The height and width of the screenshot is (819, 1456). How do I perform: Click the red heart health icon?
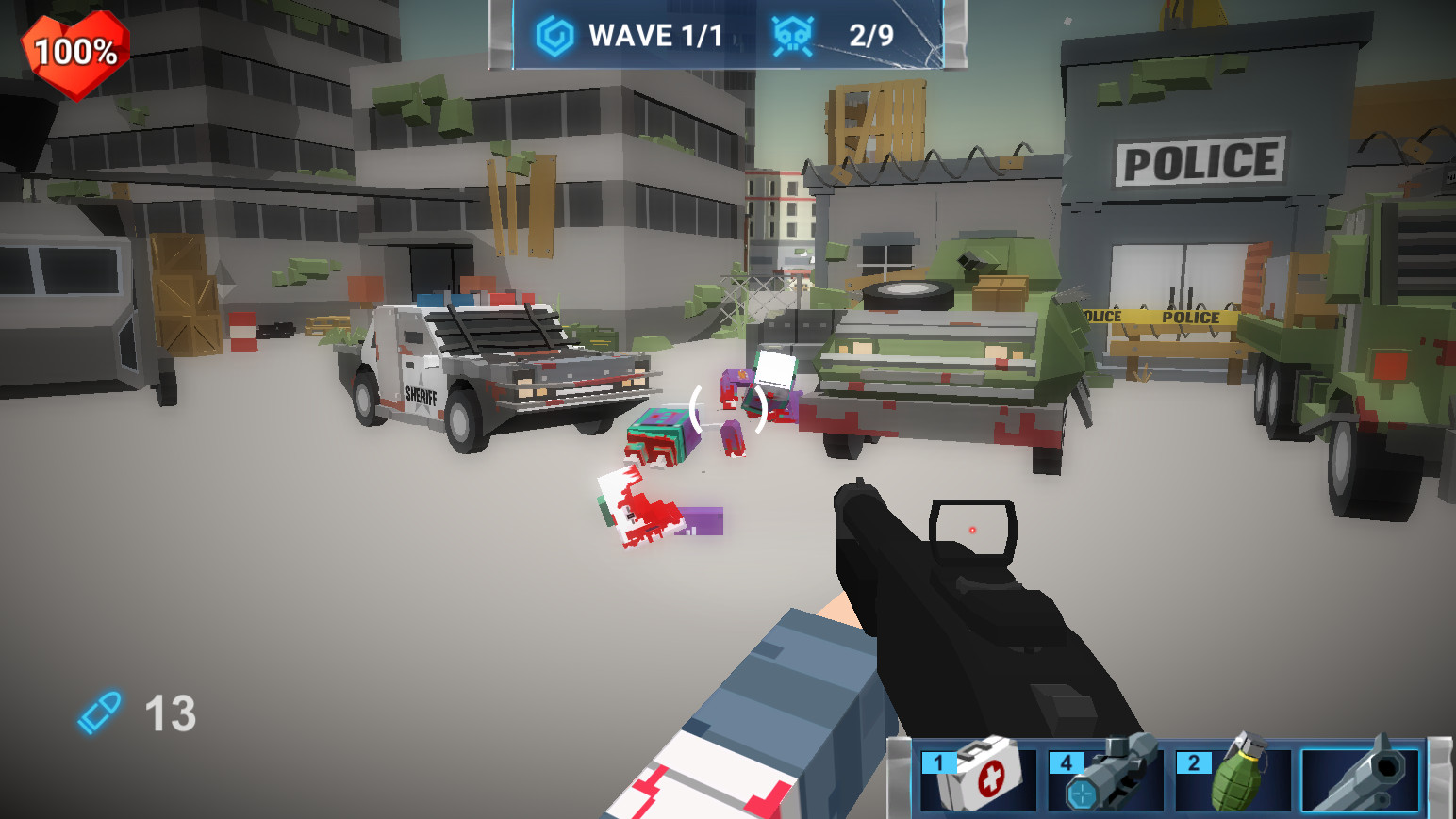coord(74,52)
